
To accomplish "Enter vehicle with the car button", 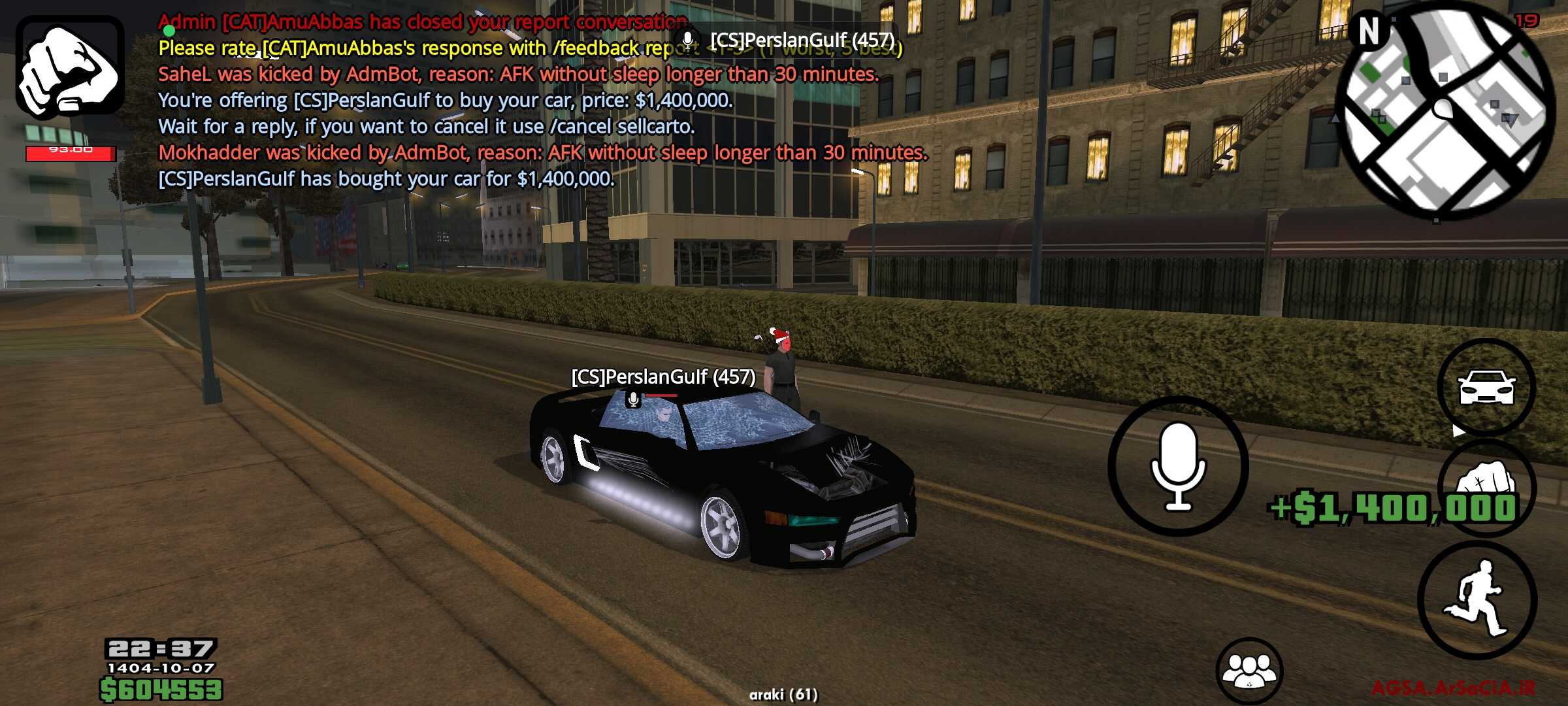I will (x=1486, y=387).
